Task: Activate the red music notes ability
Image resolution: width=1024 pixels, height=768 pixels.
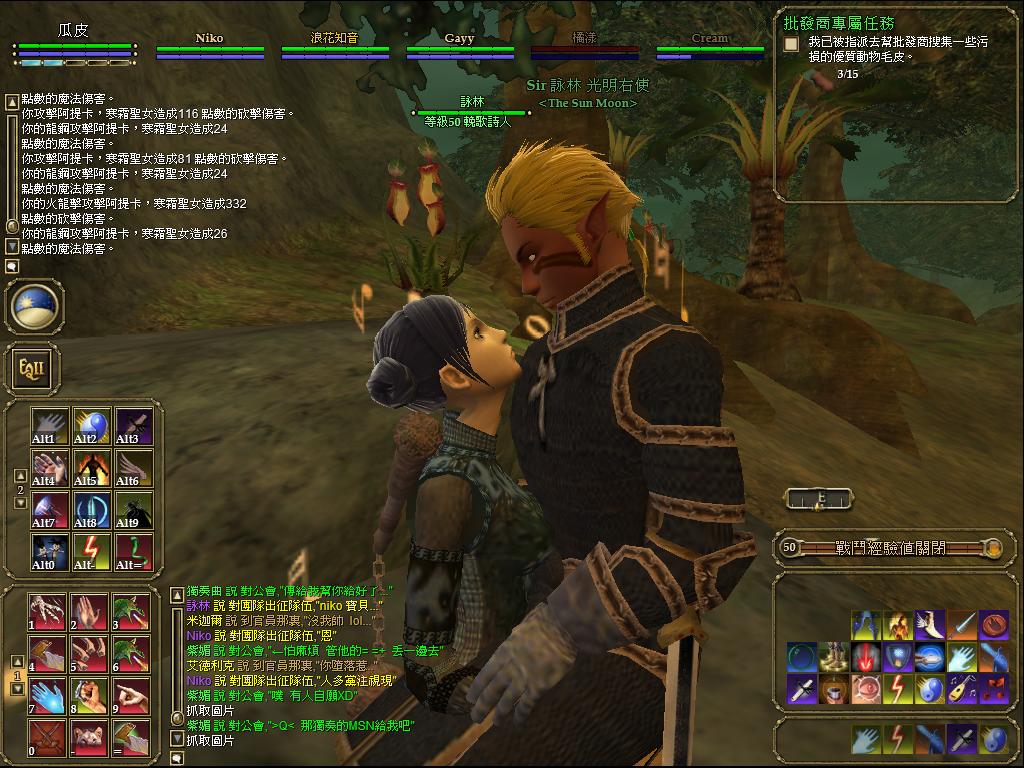Action: [994, 689]
